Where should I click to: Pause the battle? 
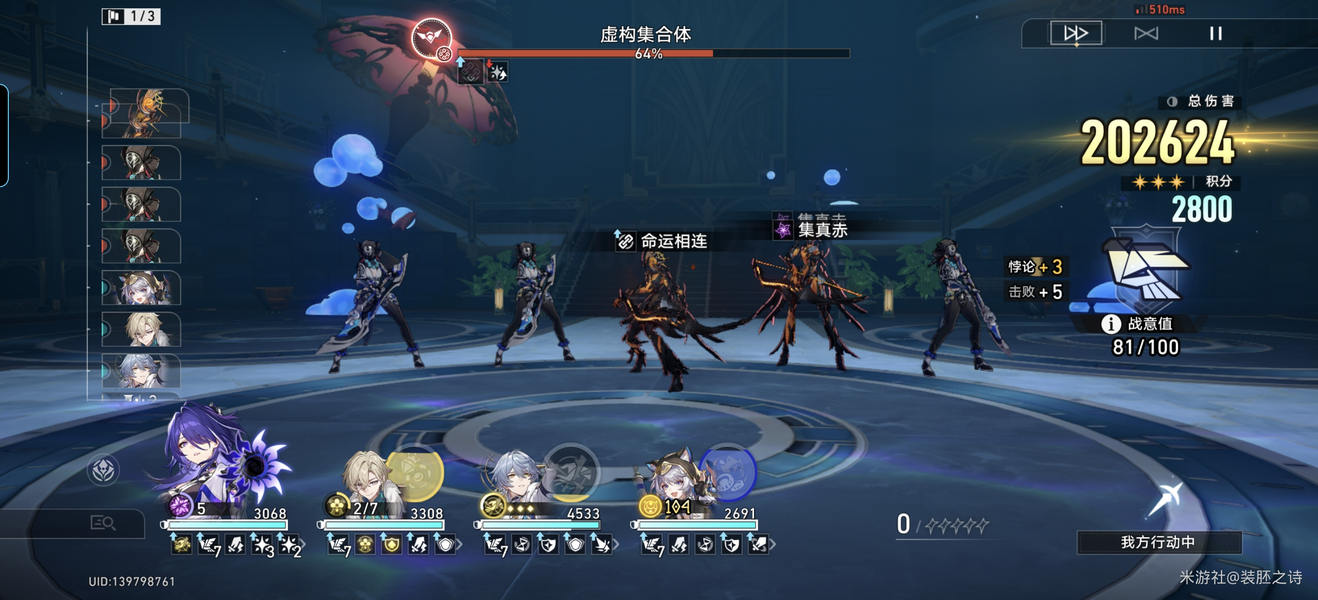click(x=1216, y=33)
